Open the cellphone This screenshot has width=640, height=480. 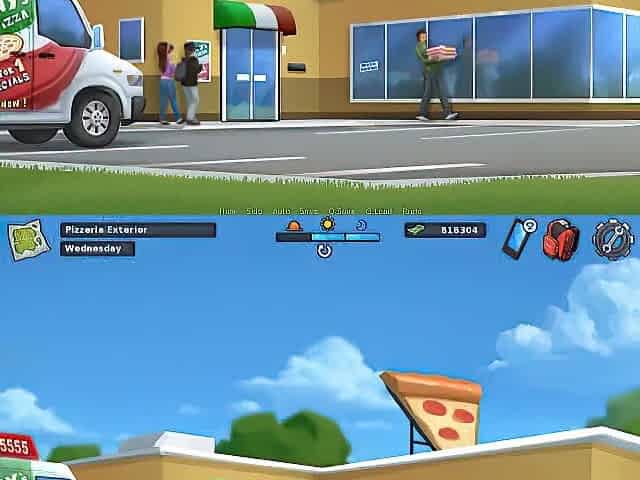click(518, 240)
